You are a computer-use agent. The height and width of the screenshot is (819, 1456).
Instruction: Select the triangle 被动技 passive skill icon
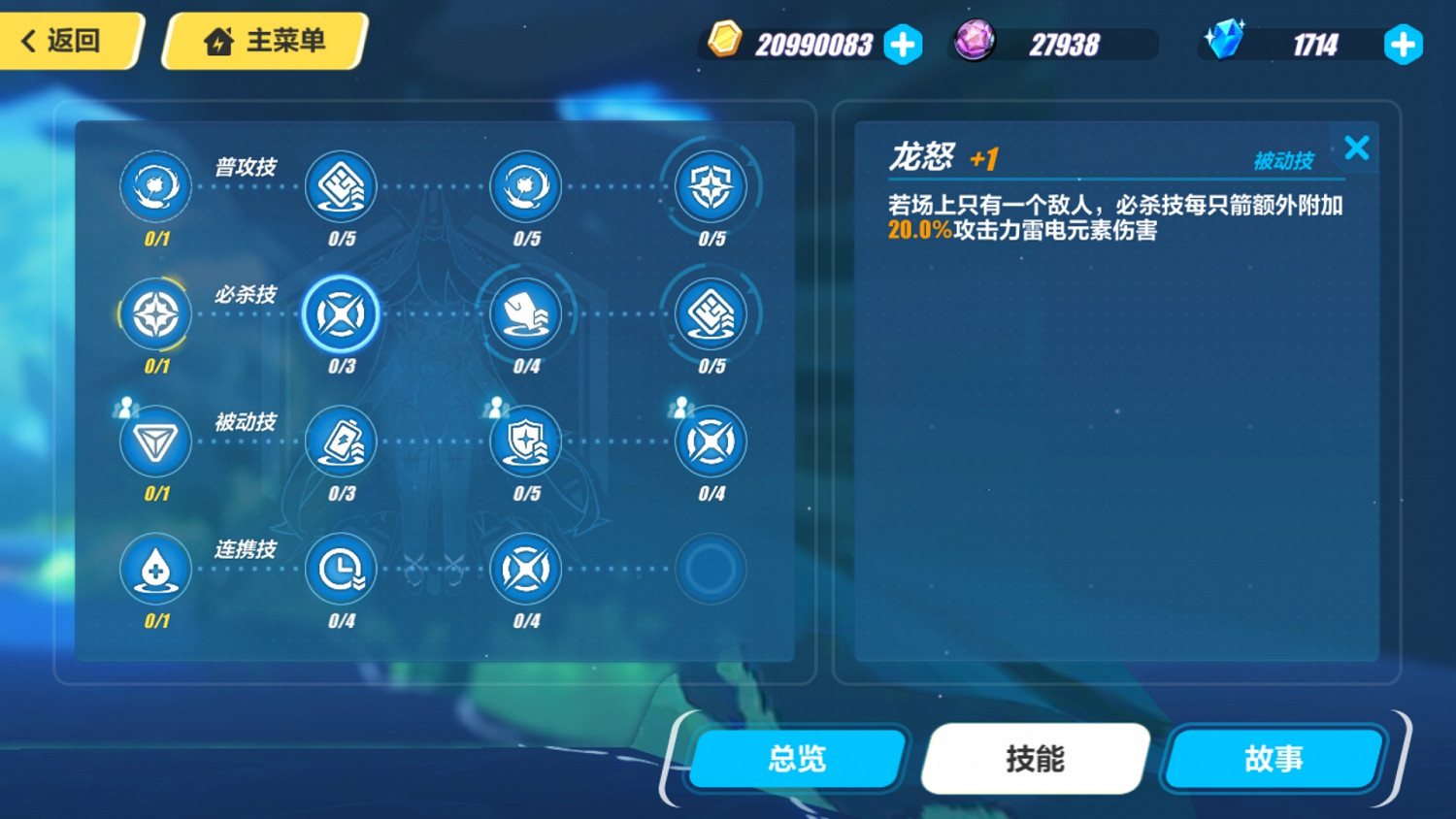point(155,442)
